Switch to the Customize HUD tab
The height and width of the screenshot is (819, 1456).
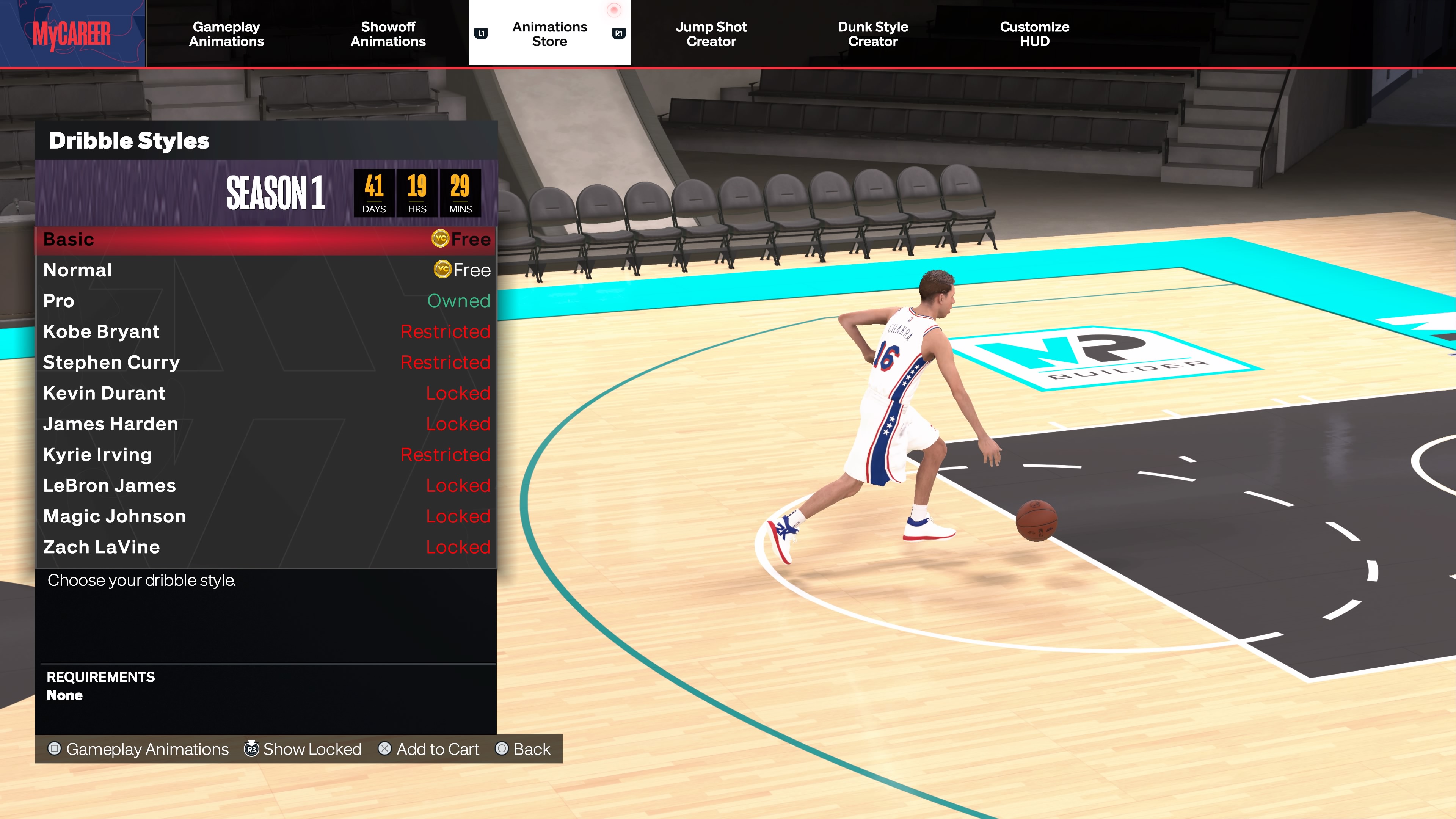[x=1034, y=34]
